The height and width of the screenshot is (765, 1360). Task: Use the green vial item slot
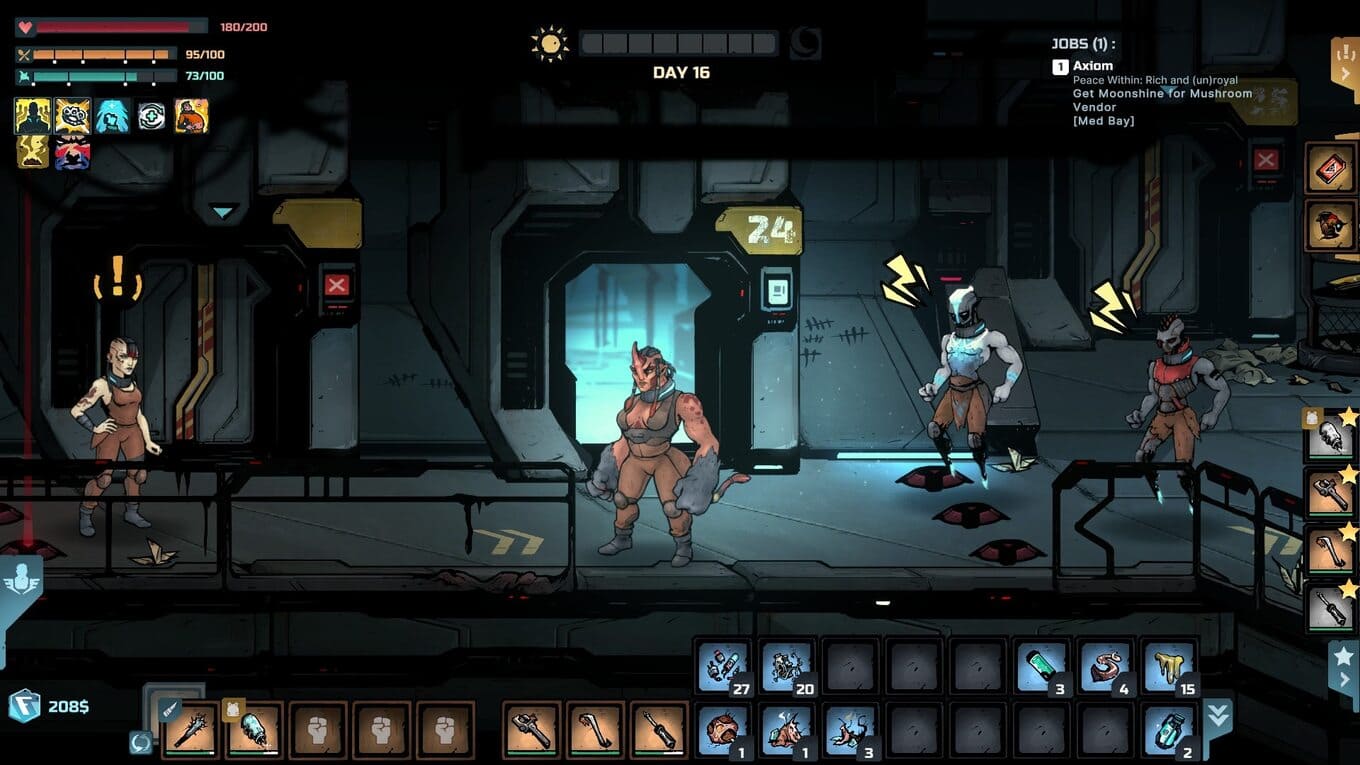click(x=1042, y=667)
